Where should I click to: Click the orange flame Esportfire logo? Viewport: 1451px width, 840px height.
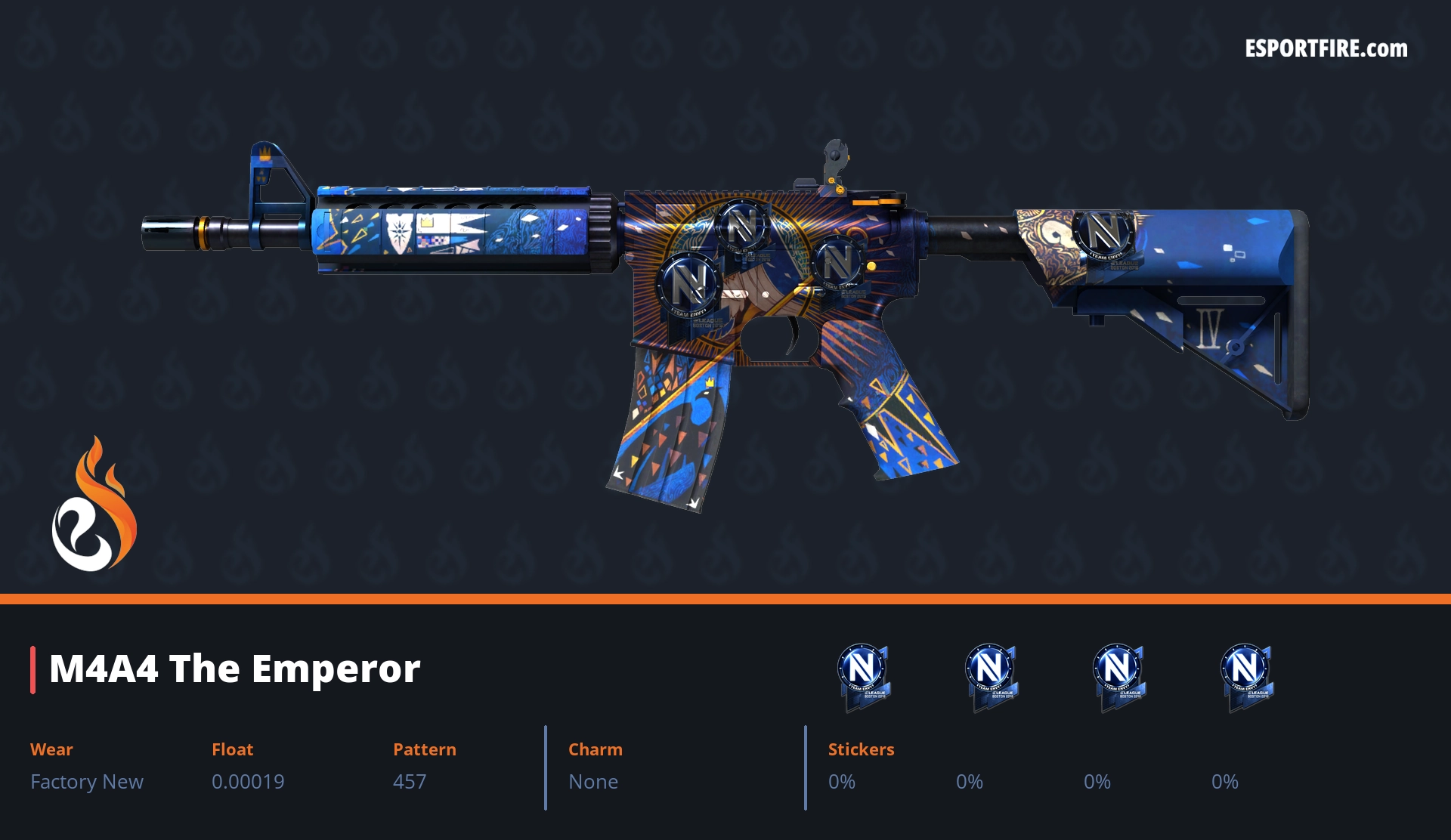[x=94, y=505]
